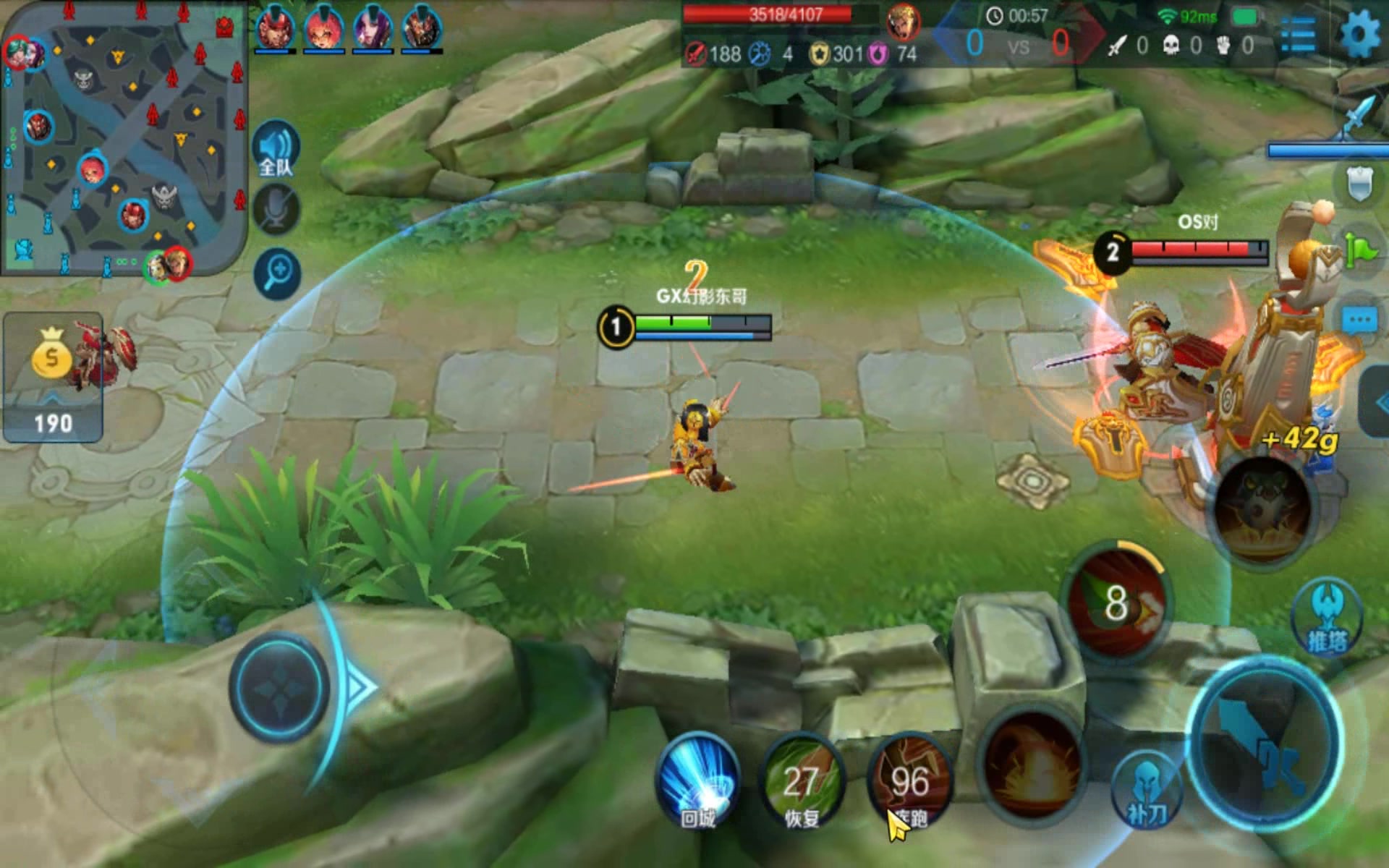Screen dimensions: 1389x868
Task: Toggle the microphone button
Action: [x=276, y=210]
